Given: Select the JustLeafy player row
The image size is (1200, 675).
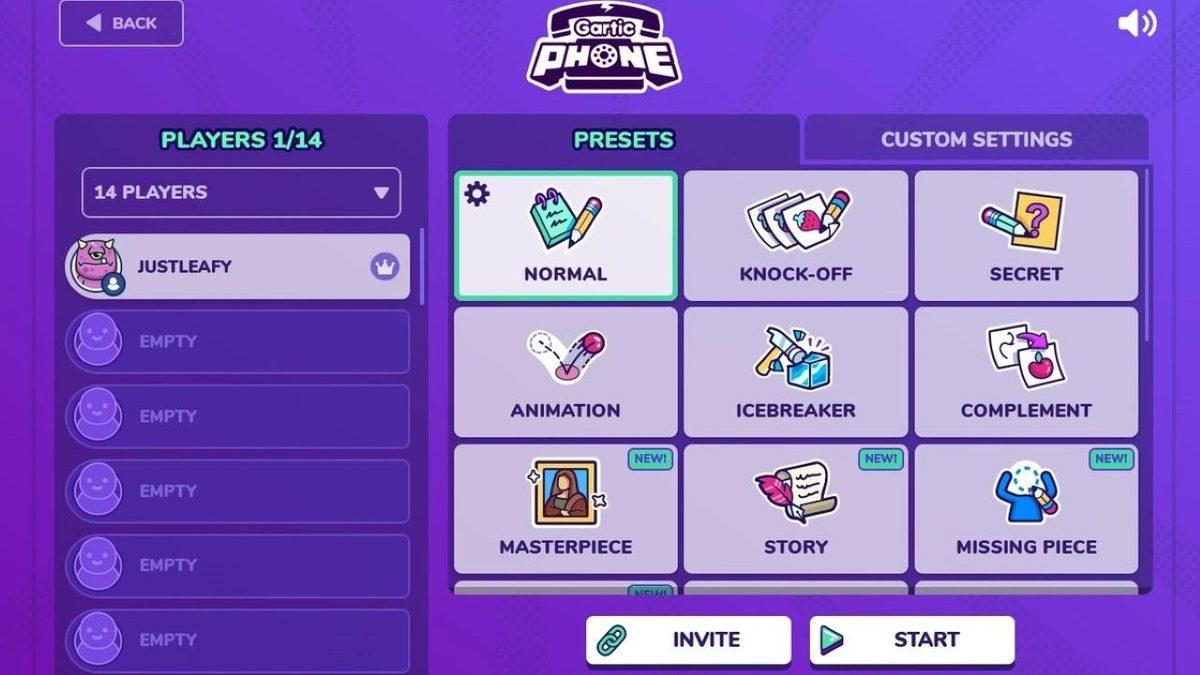Looking at the screenshot, I should pos(238,266).
